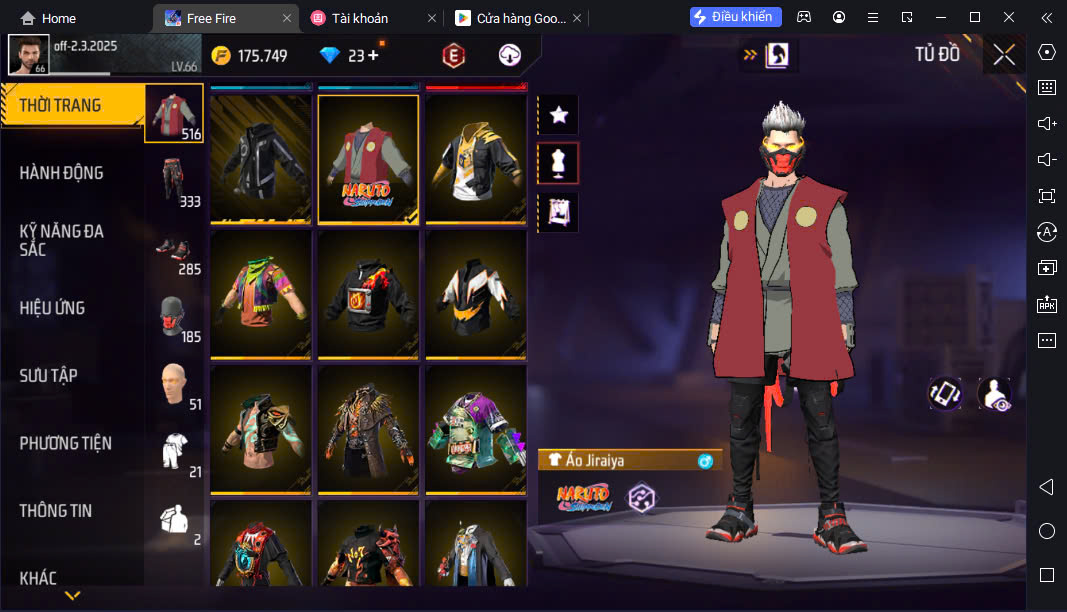This screenshot has width=1067, height=612.
Task: Close the wardrobe with the X button
Action: [x=1004, y=55]
